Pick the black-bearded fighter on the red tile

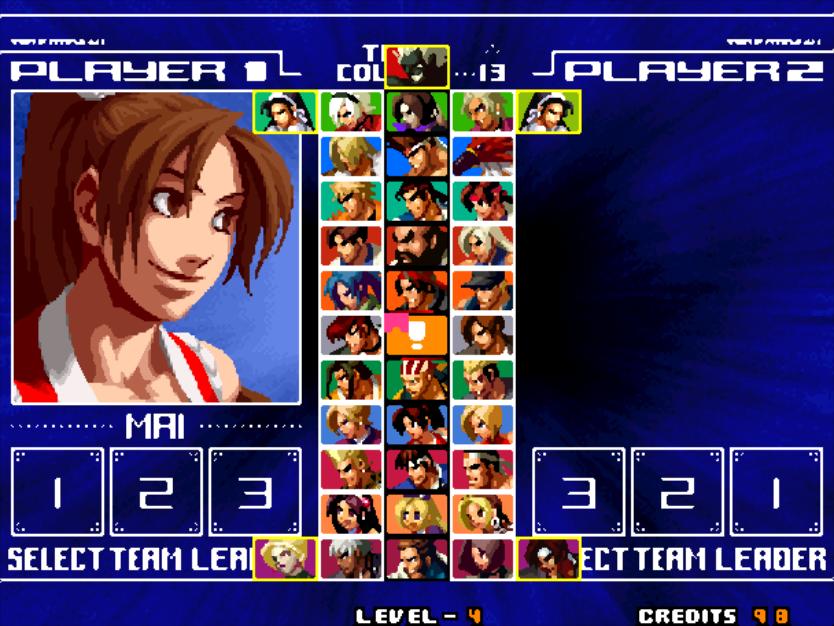tap(417, 245)
